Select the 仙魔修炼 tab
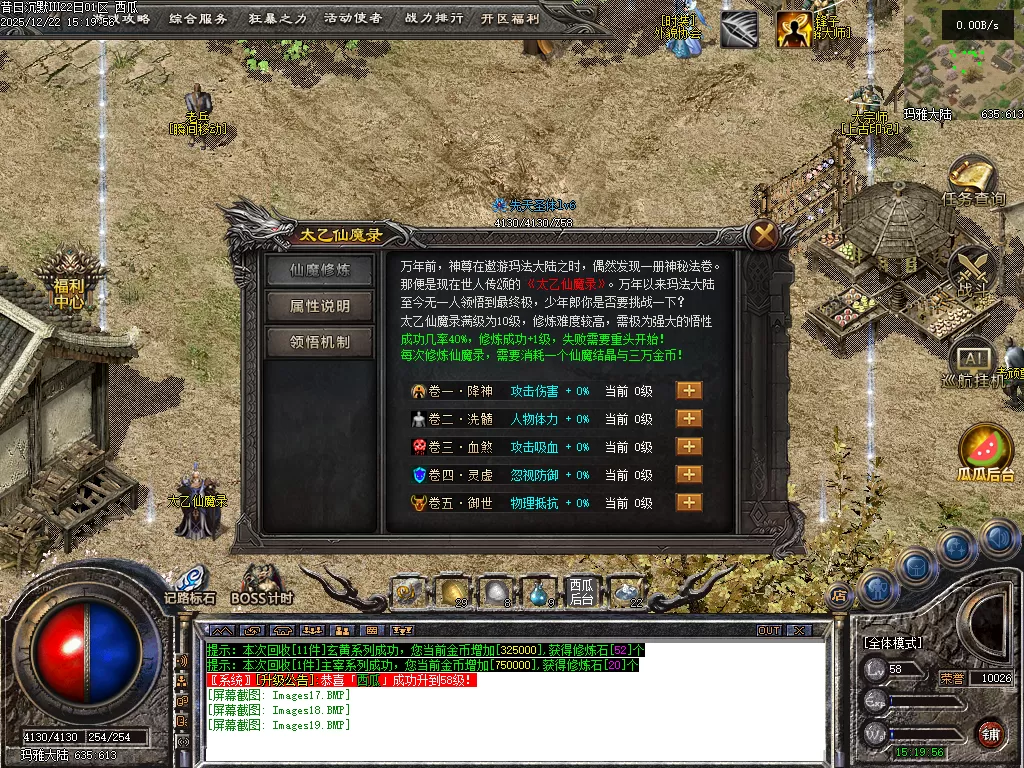 click(320, 270)
